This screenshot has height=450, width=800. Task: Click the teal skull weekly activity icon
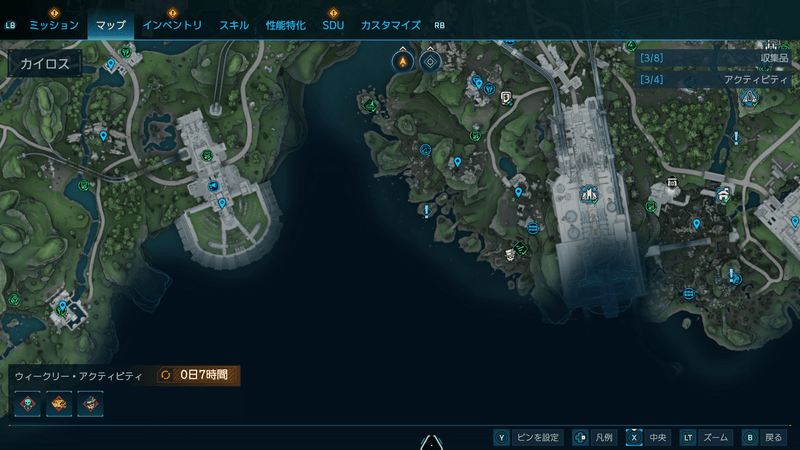tap(28, 404)
